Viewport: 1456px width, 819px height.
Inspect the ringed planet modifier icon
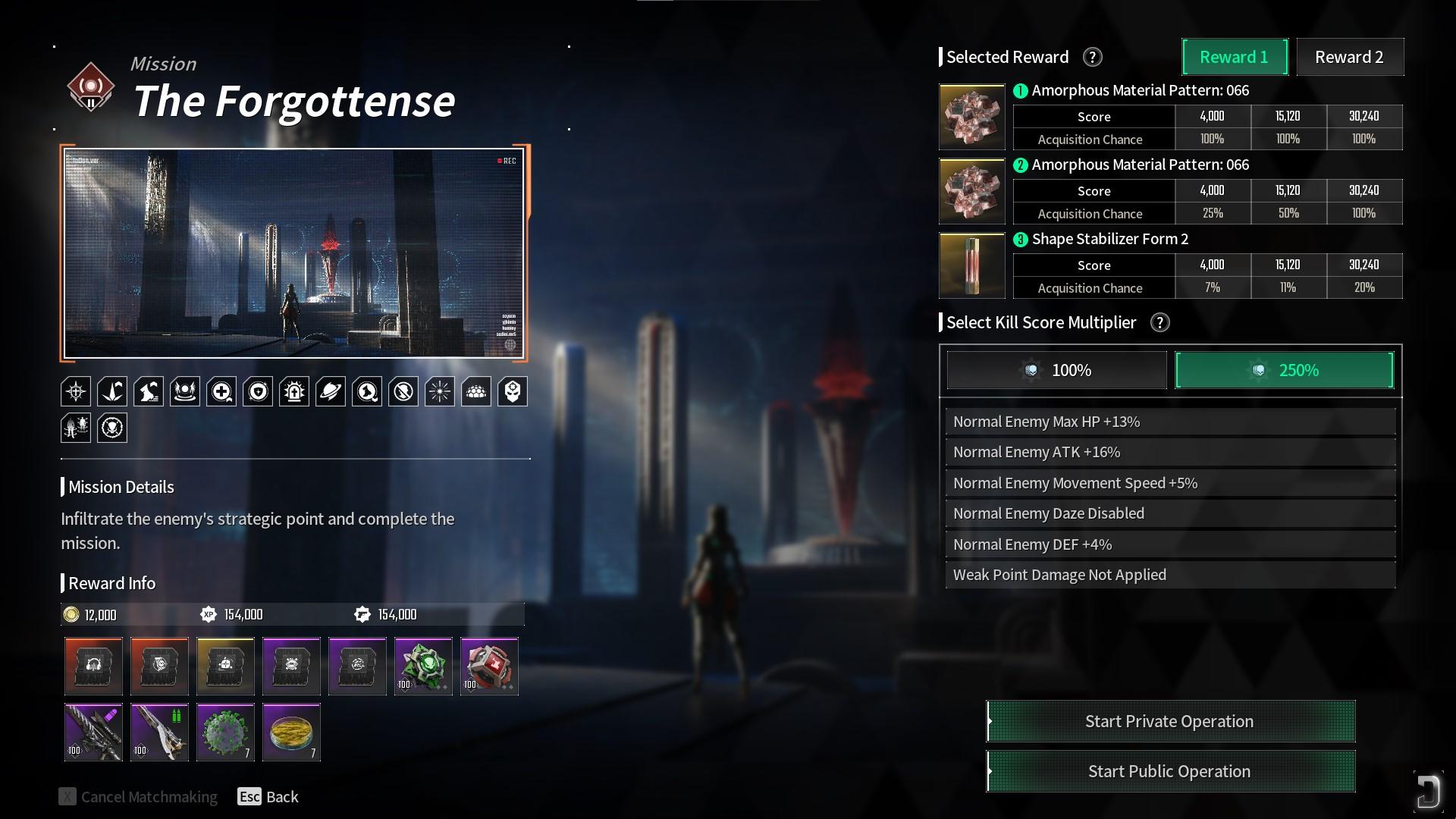coord(331,391)
